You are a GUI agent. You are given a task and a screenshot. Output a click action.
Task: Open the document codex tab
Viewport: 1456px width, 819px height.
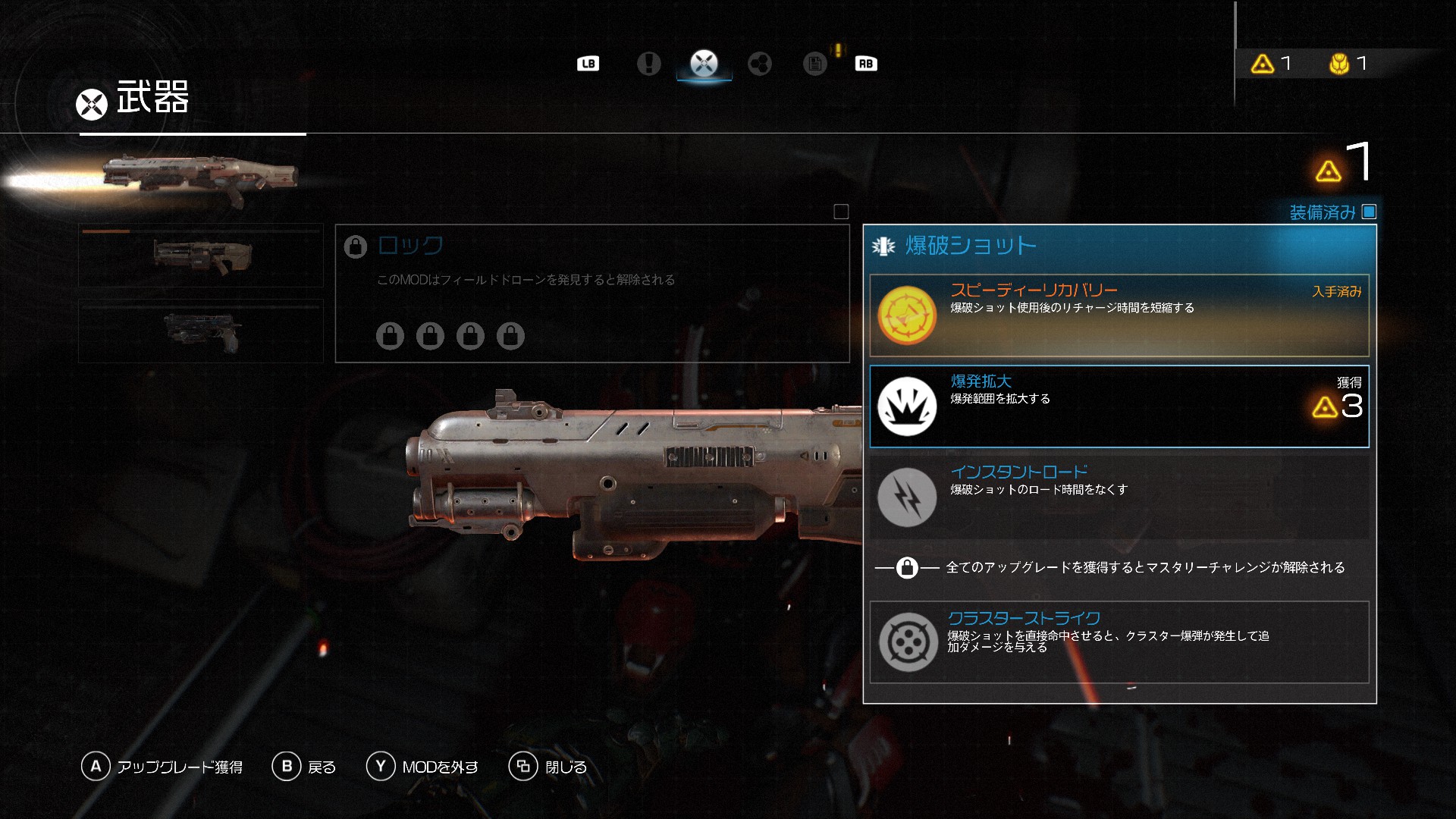(814, 64)
